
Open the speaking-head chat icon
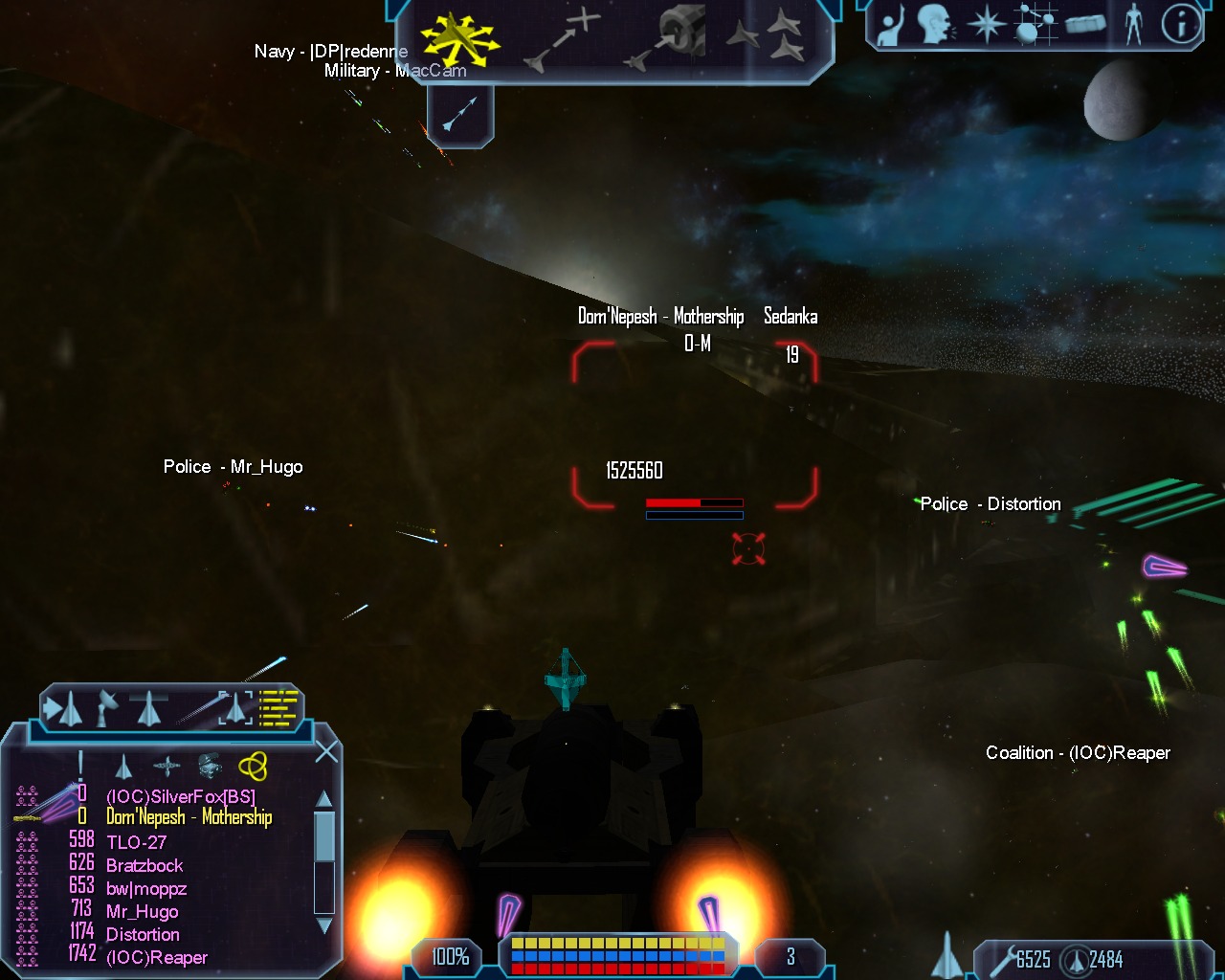point(935,25)
